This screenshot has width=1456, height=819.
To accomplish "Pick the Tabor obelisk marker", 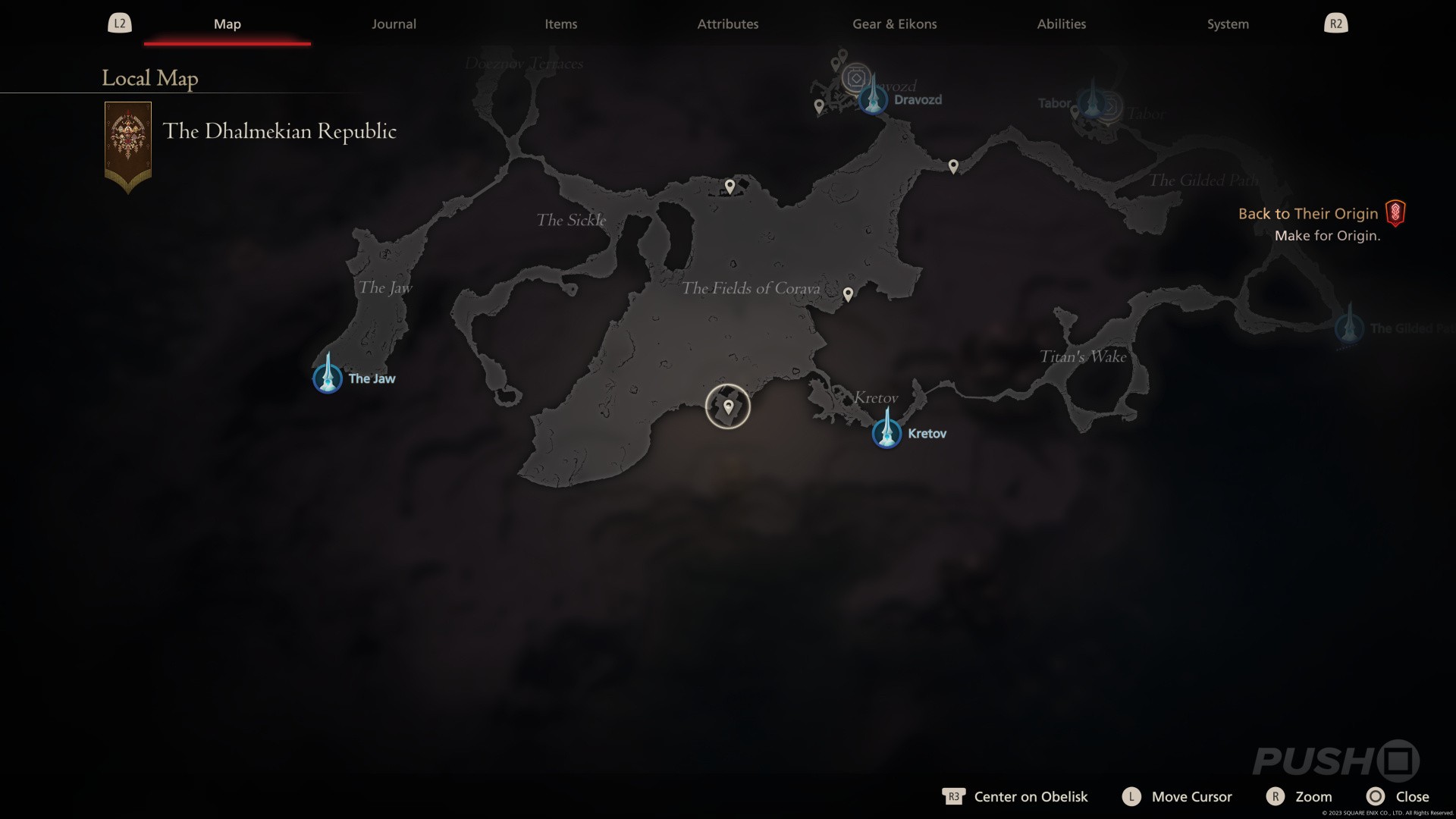I will click(1092, 101).
